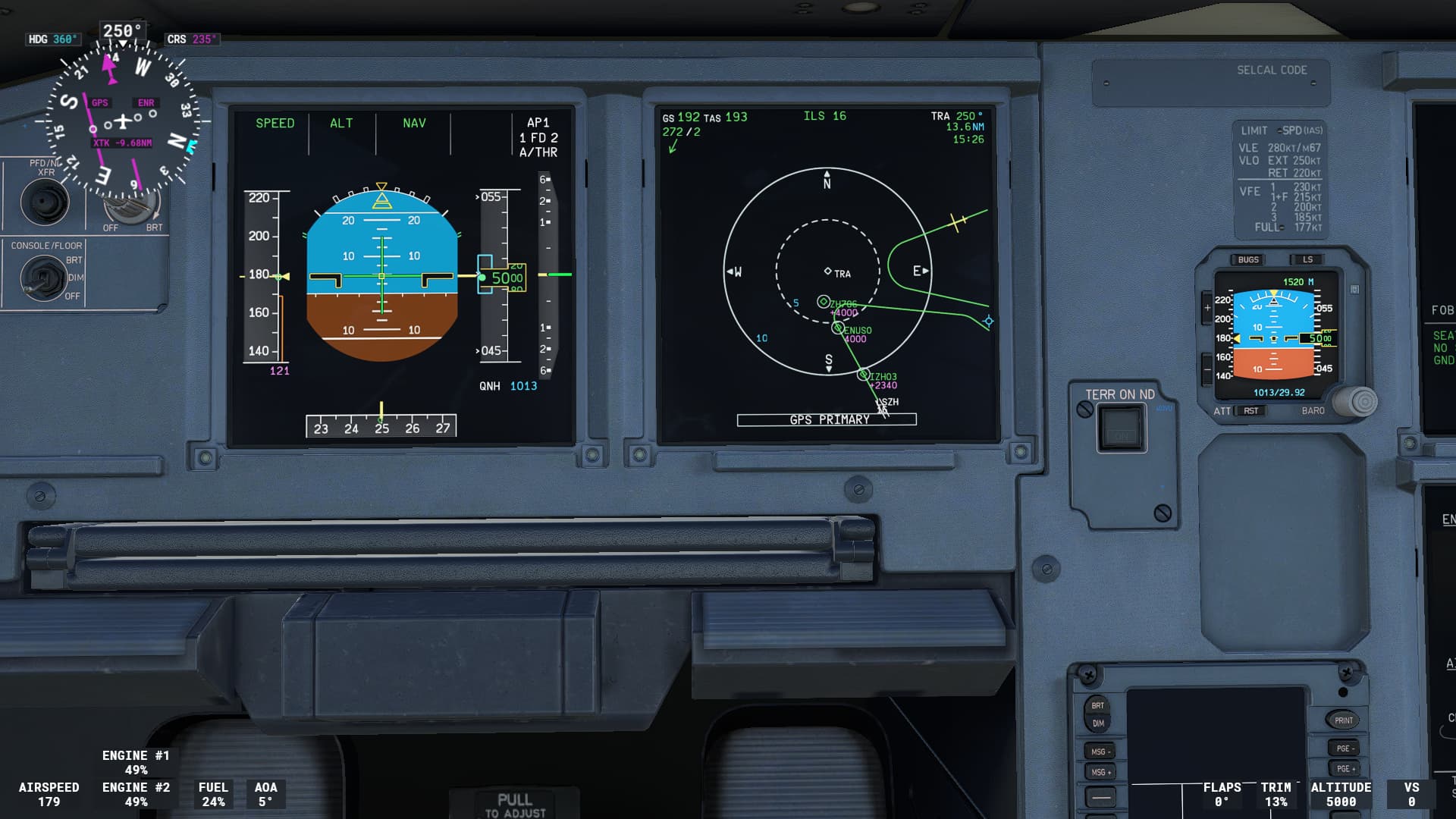Screen dimensions: 1456x819
Task: Click the plus bug-adjust key on the ISIS
Action: [1208, 308]
